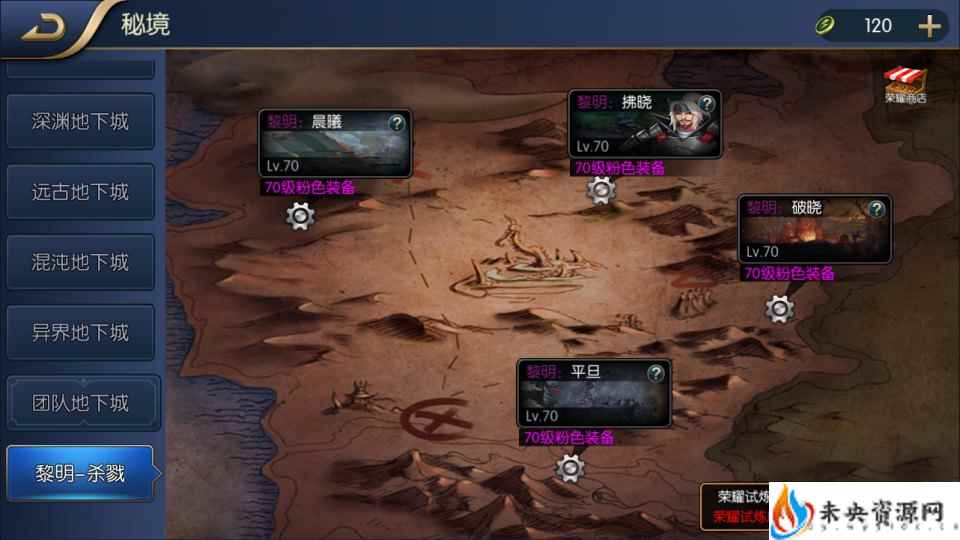Show help for the 晨曦 dungeon
The width and height of the screenshot is (960, 540).
[x=397, y=123]
